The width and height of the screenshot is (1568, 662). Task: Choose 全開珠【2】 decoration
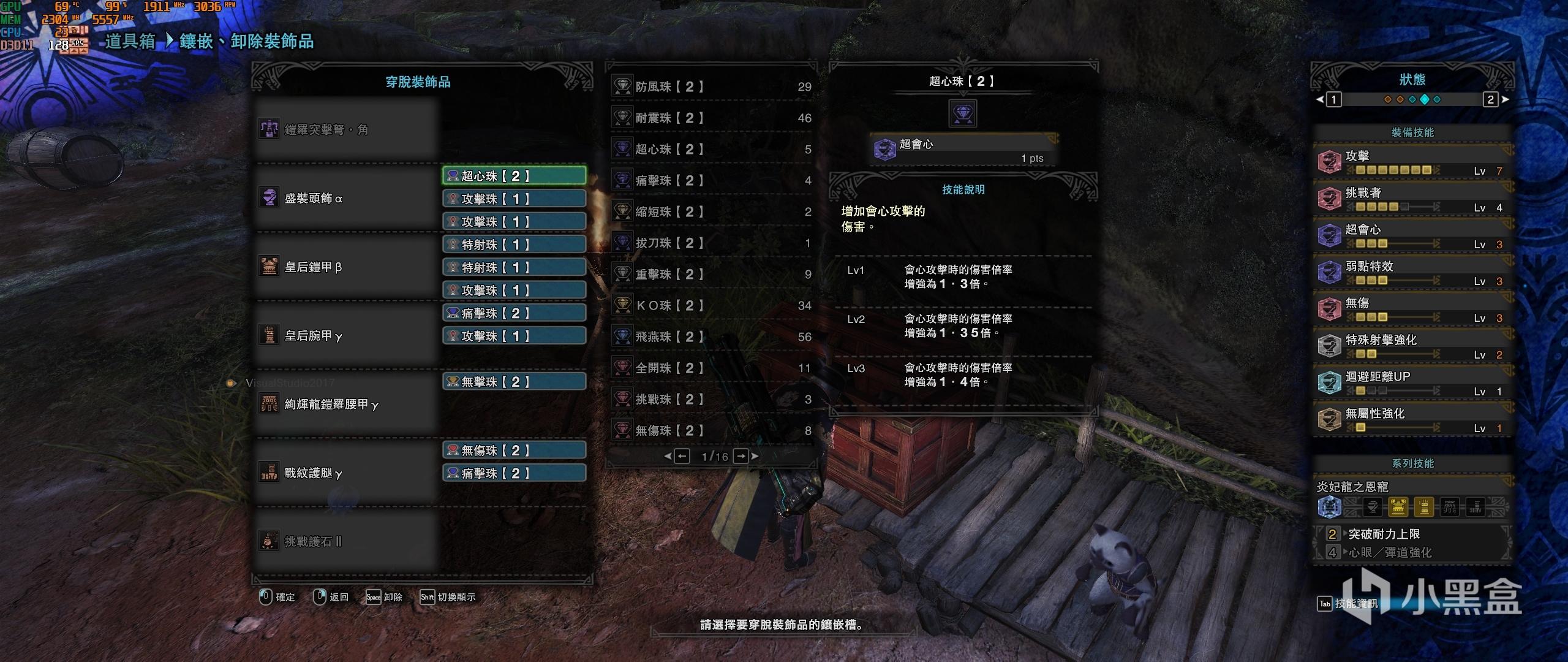pos(712,368)
